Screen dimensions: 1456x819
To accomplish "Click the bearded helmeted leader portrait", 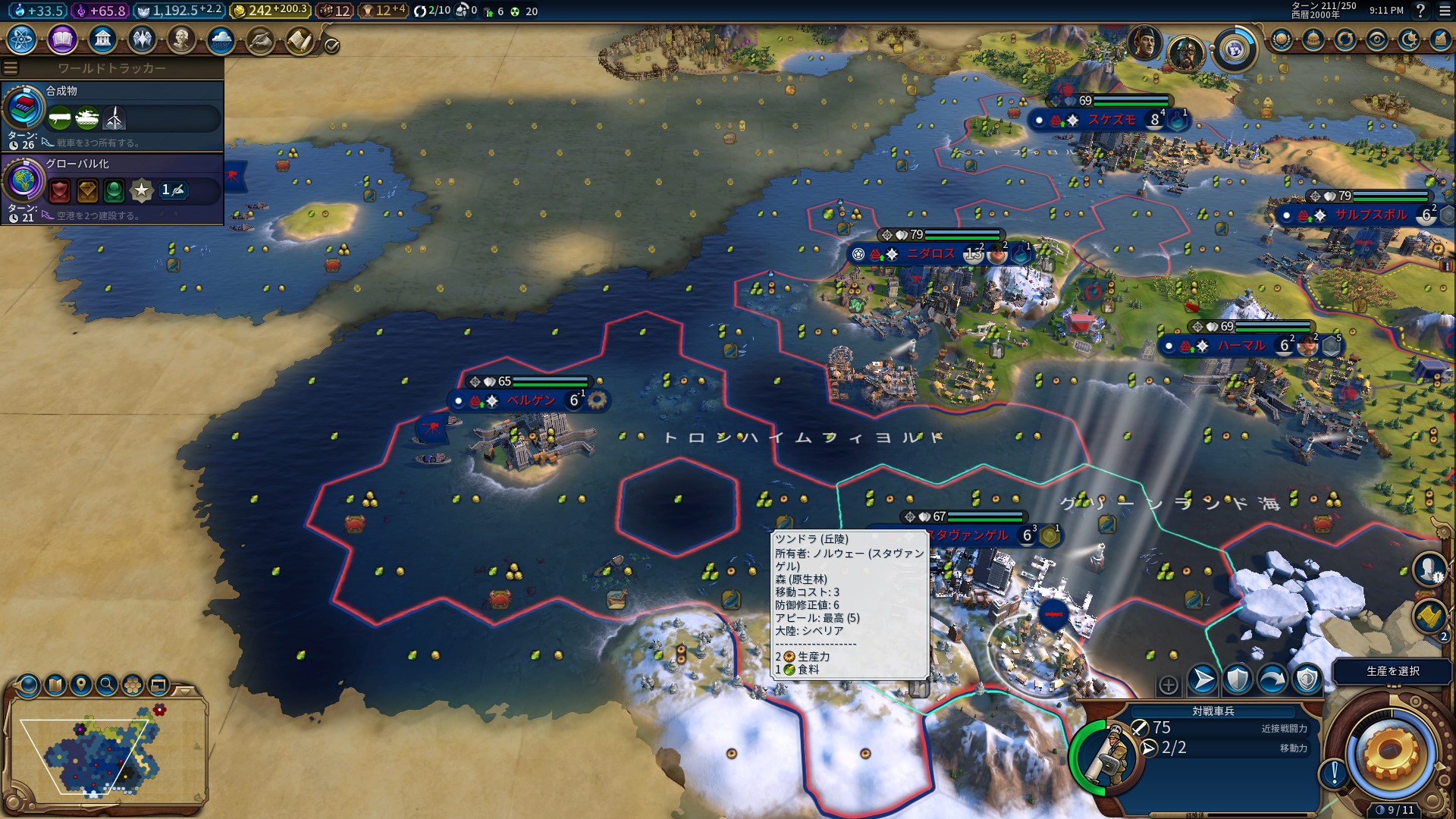I will [x=1185, y=53].
